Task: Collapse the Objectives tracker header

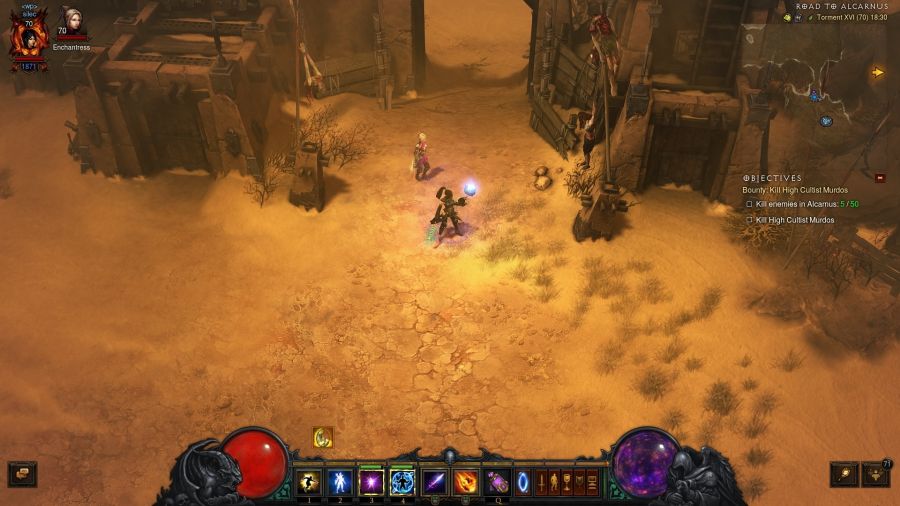Action: pos(771,178)
